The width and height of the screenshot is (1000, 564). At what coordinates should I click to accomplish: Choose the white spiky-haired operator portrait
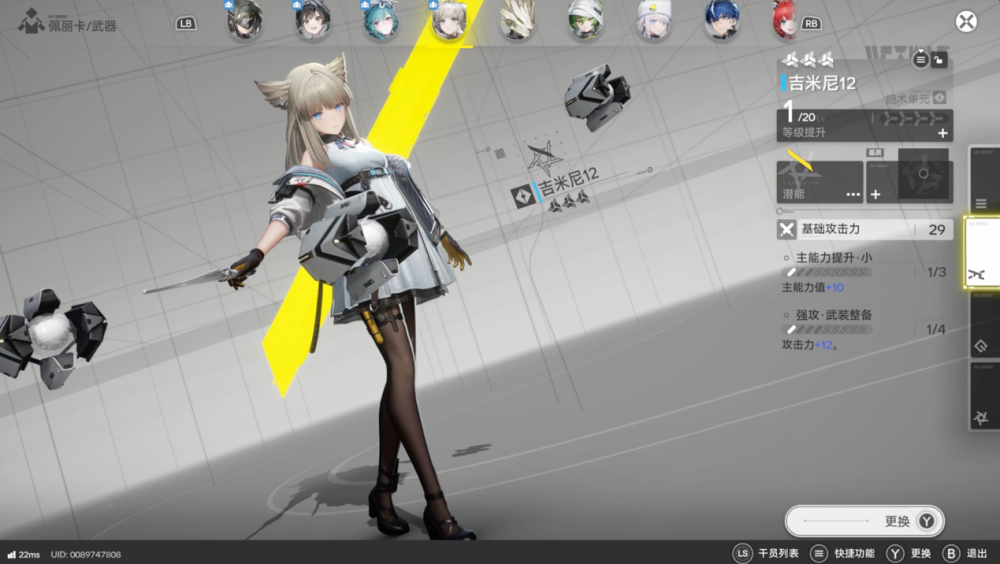coord(517,21)
